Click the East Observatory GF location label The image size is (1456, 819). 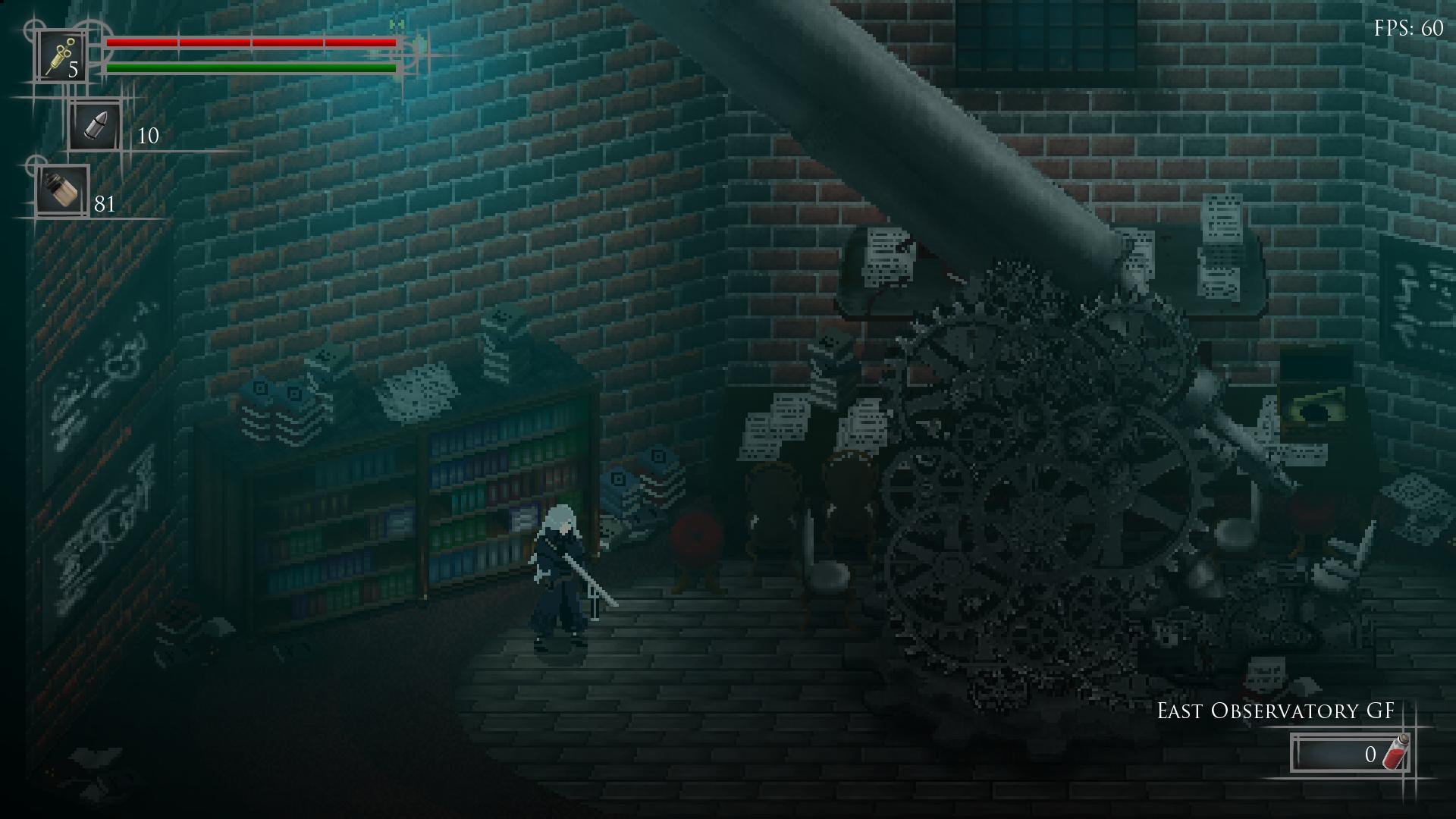1275,713
